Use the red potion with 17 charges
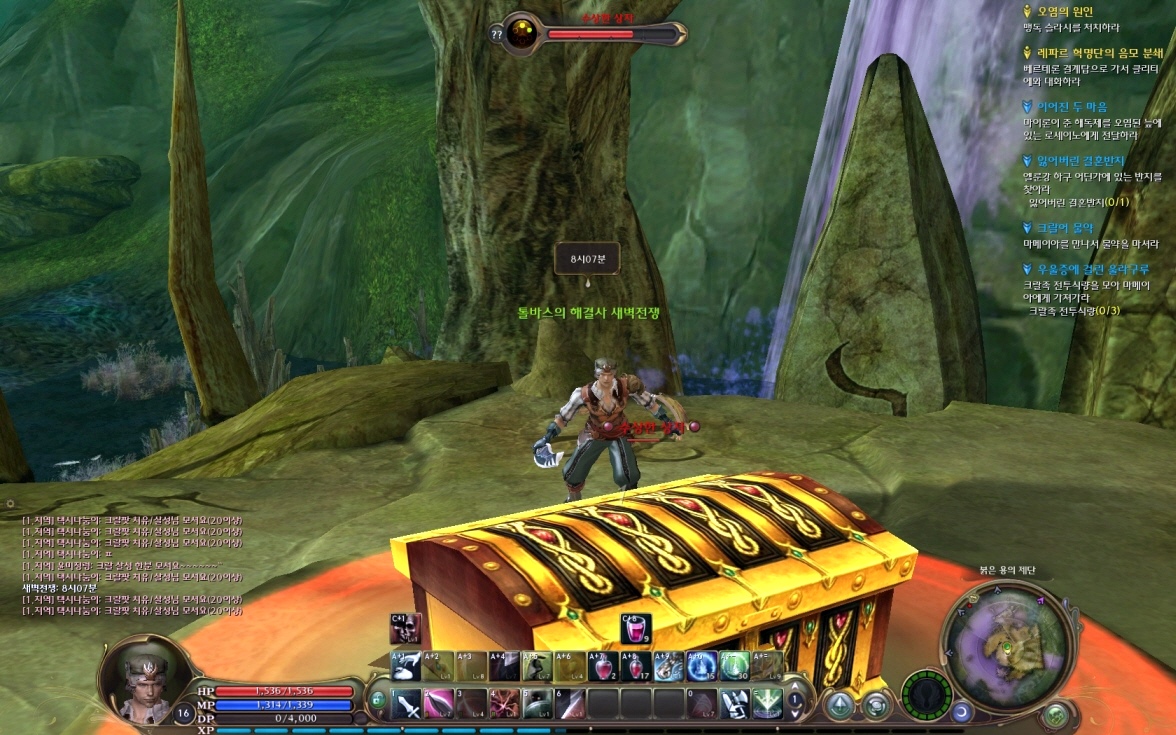Image resolution: width=1176 pixels, height=735 pixels. (x=635, y=666)
